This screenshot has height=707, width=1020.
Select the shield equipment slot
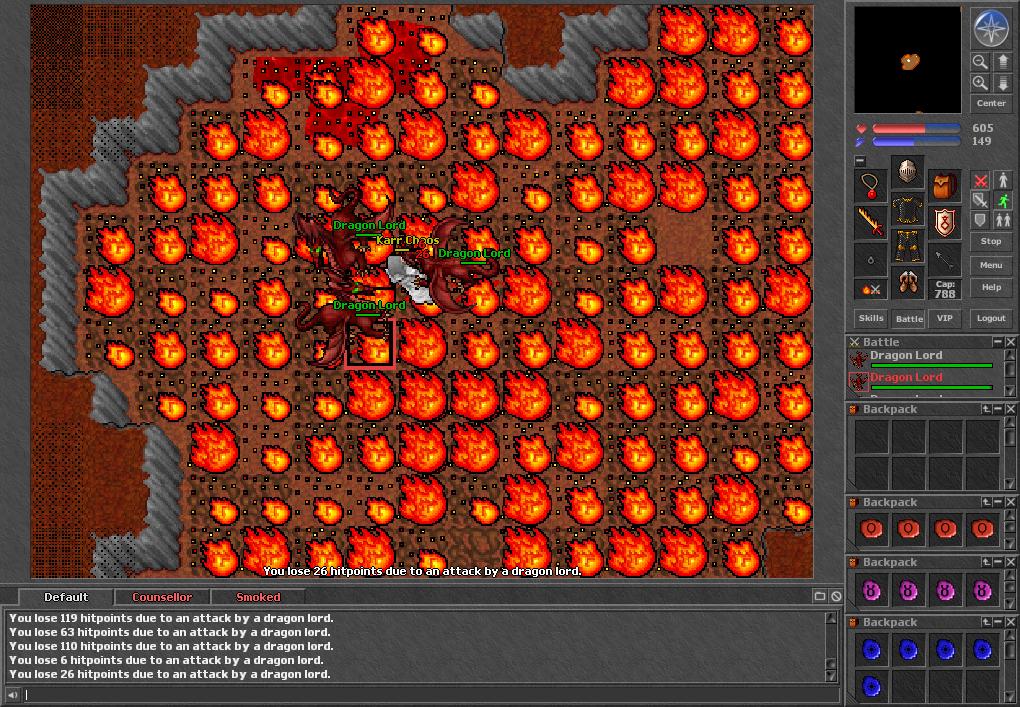pos(945,222)
